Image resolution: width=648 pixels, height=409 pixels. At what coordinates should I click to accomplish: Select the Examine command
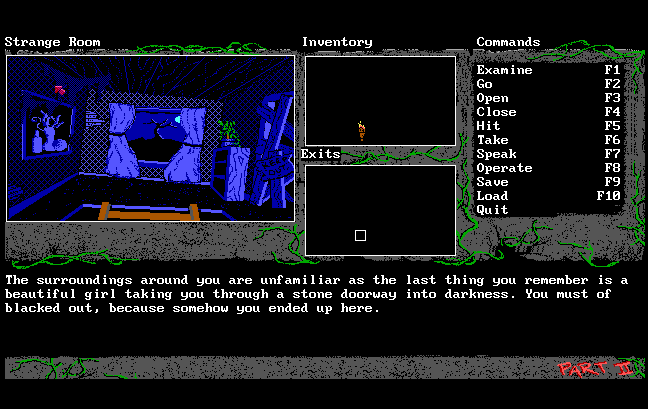(504, 70)
